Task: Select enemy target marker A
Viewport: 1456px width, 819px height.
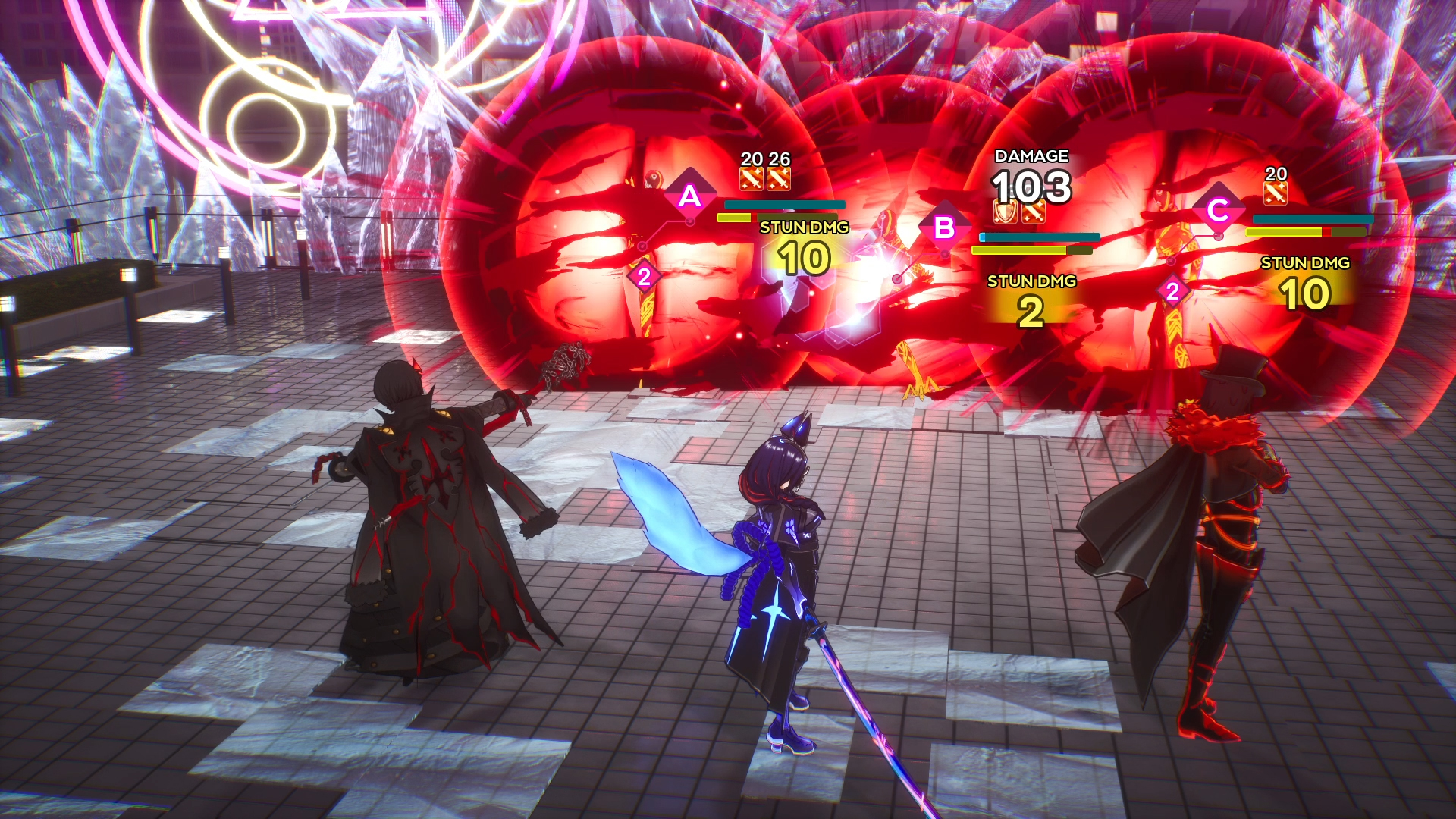Action: point(689,196)
